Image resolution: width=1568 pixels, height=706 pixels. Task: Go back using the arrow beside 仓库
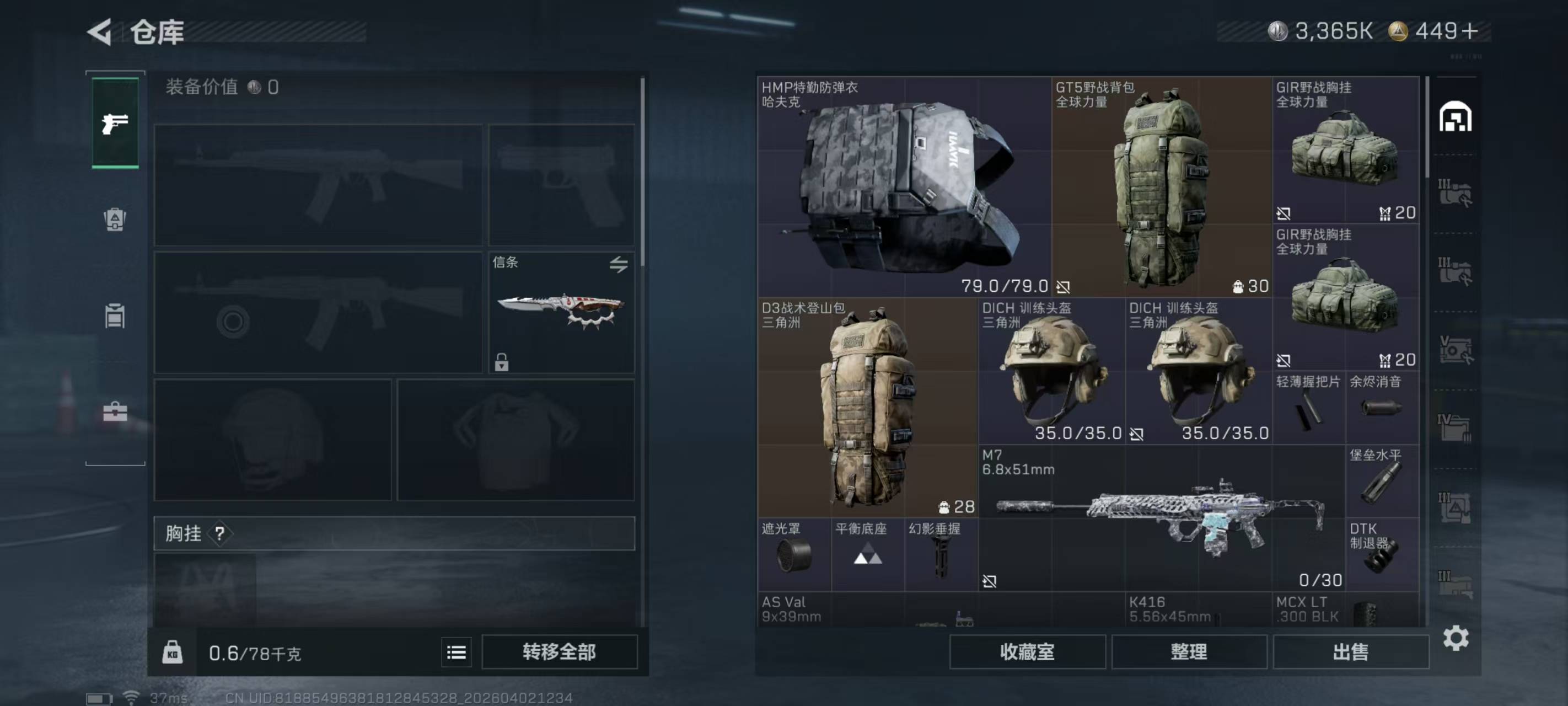(100, 31)
